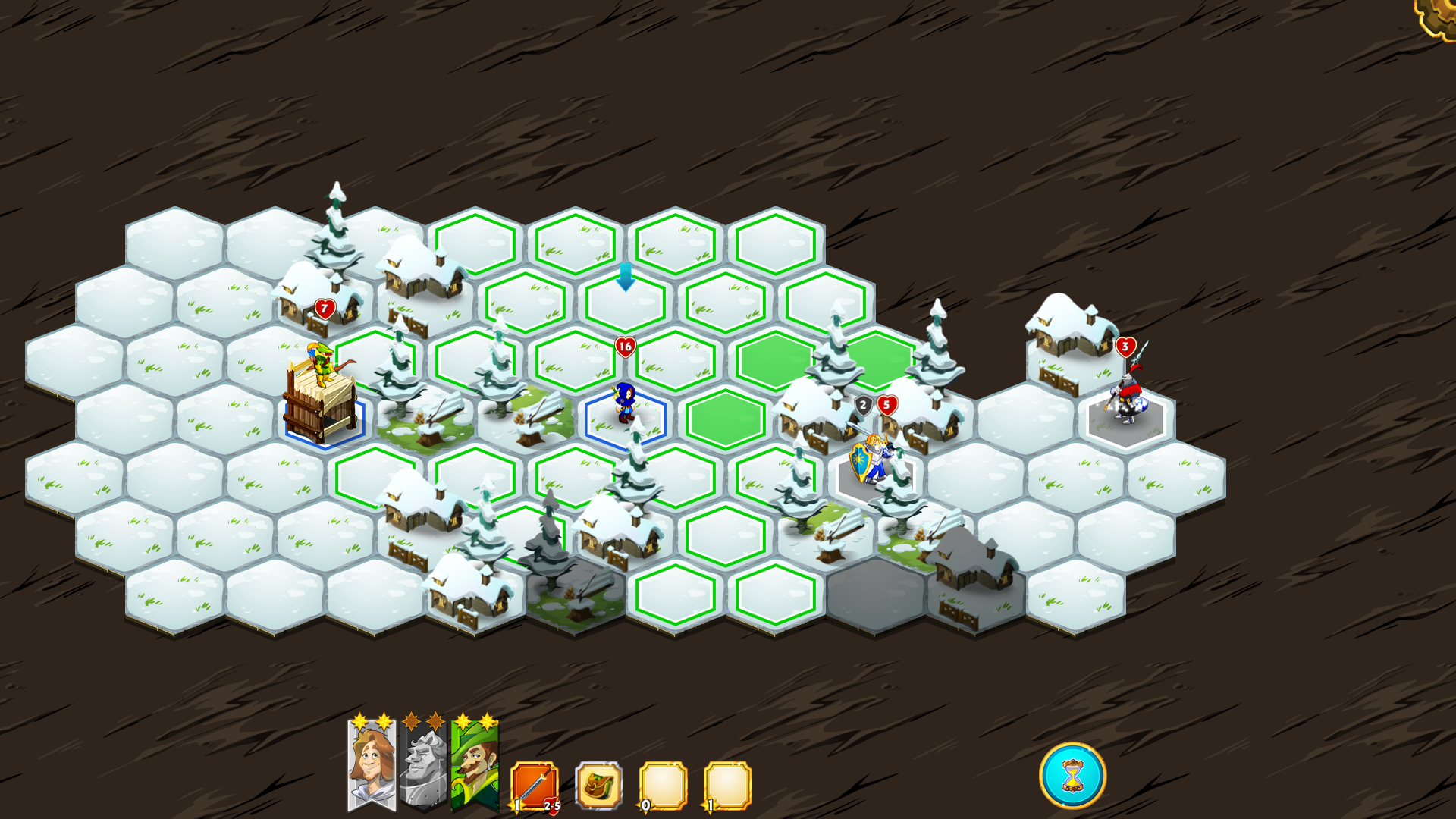The width and height of the screenshot is (1456, 819).
Task: Open the satchel item slot
Action: click(x=599, y=786)
